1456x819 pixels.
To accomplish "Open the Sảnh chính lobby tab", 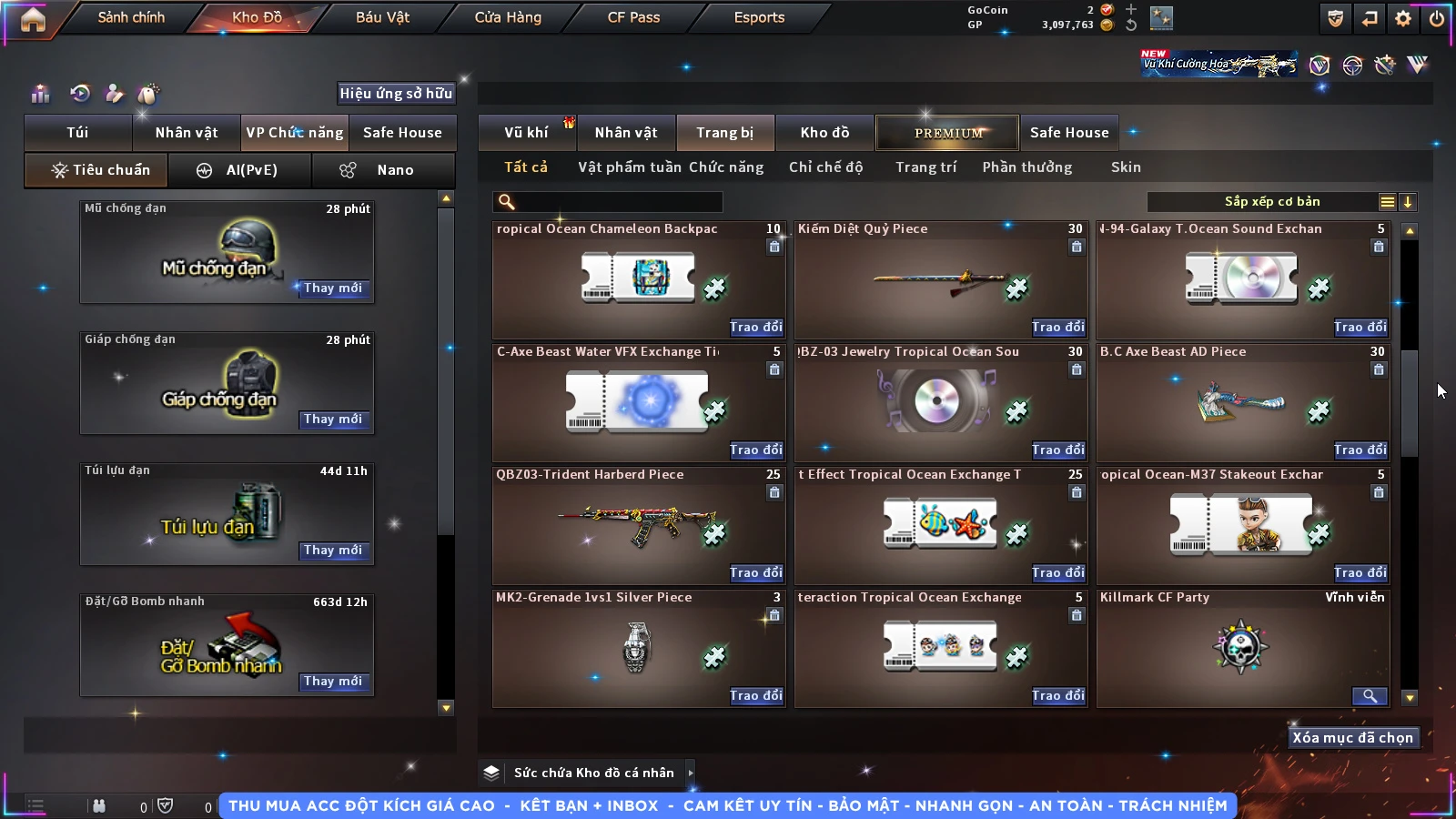I will 131,17.
